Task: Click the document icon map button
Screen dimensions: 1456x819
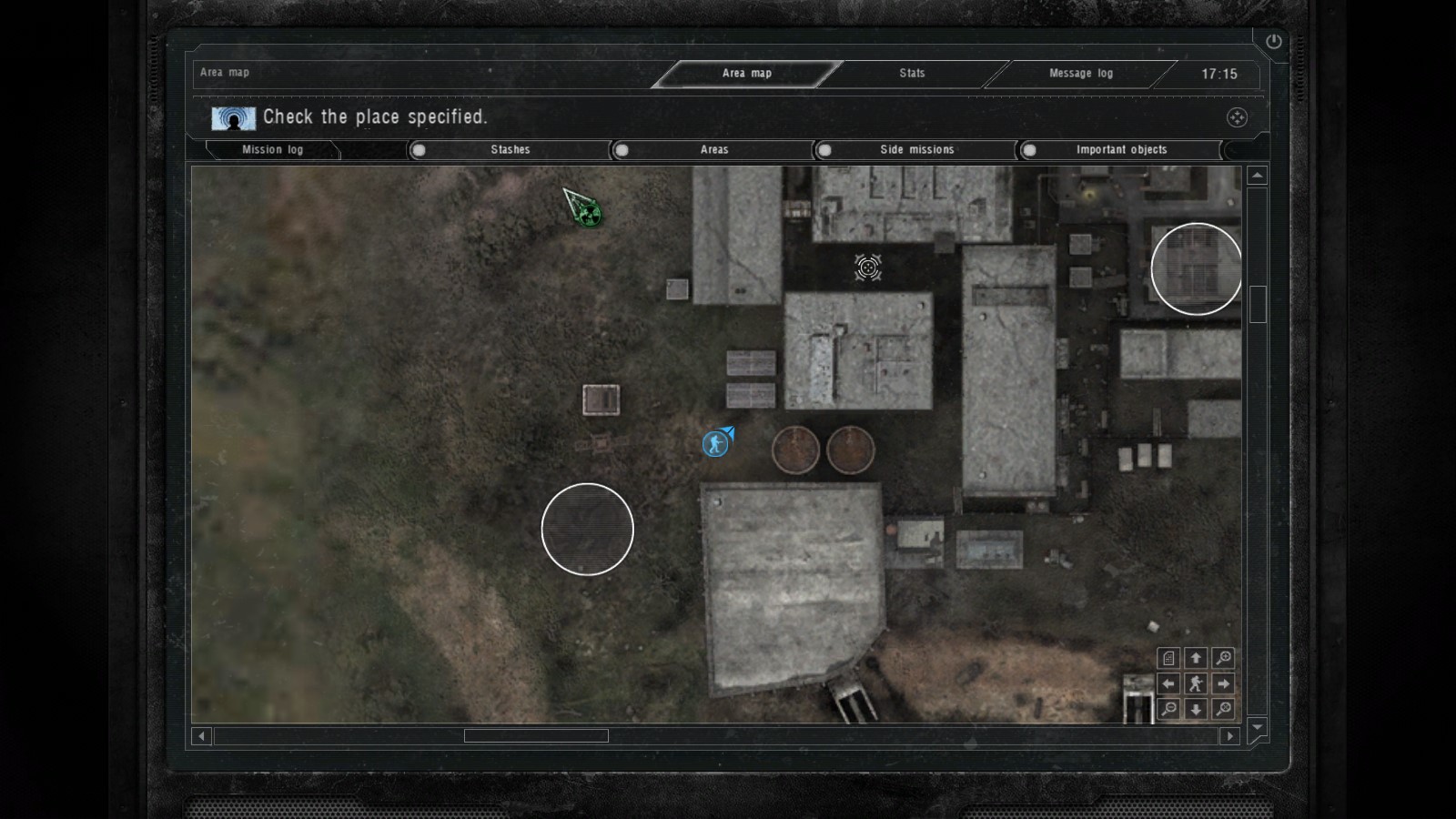Action: [x=1169, y=658]
